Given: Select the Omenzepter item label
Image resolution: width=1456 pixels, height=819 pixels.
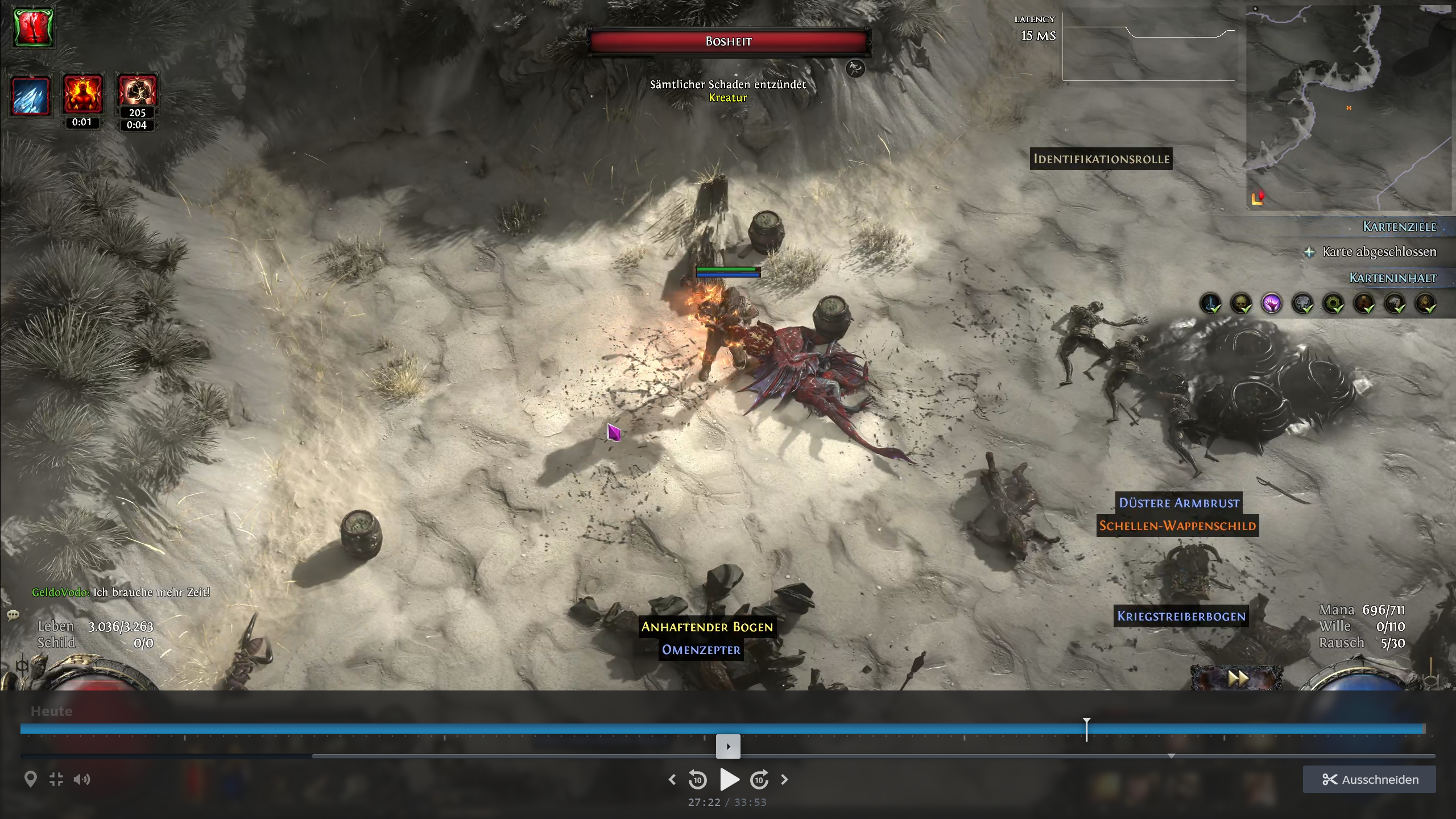Looking at the screenshot, I should pyautogui.click(x=701, y=650).
